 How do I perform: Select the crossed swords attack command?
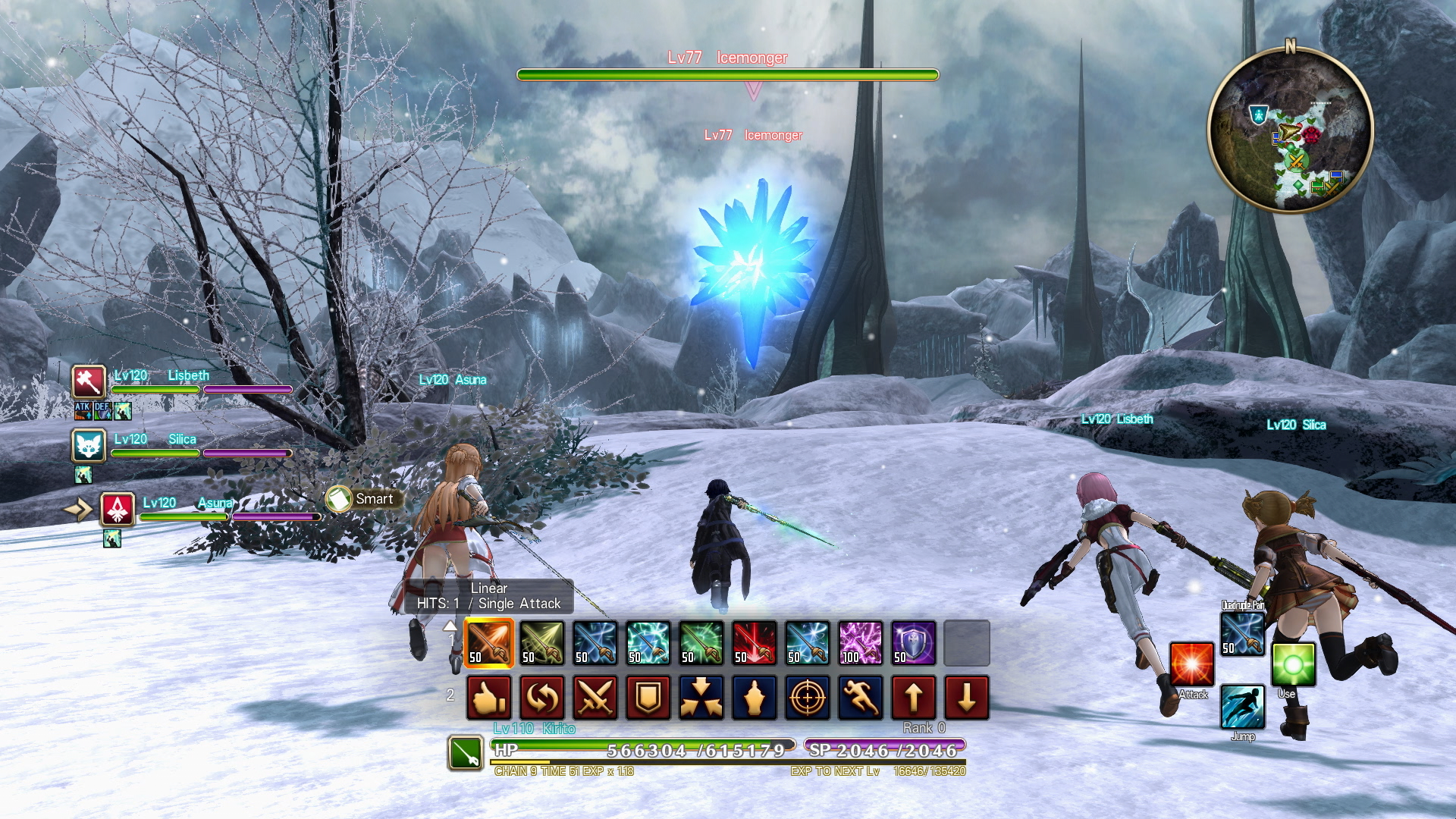click(x=595, y=698)
